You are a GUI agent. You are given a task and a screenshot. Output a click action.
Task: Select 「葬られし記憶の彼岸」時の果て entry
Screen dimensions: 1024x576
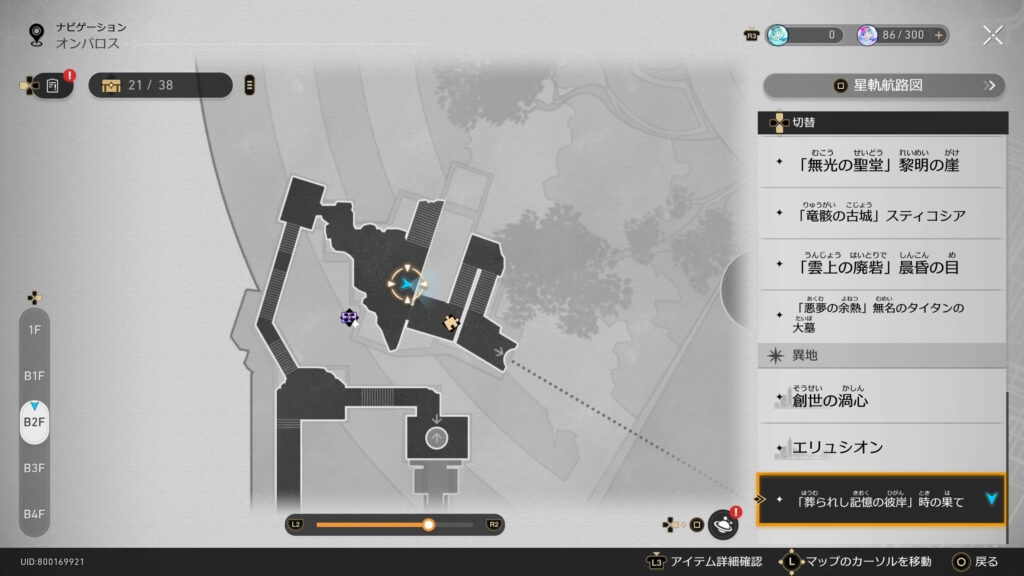[881, 499]
